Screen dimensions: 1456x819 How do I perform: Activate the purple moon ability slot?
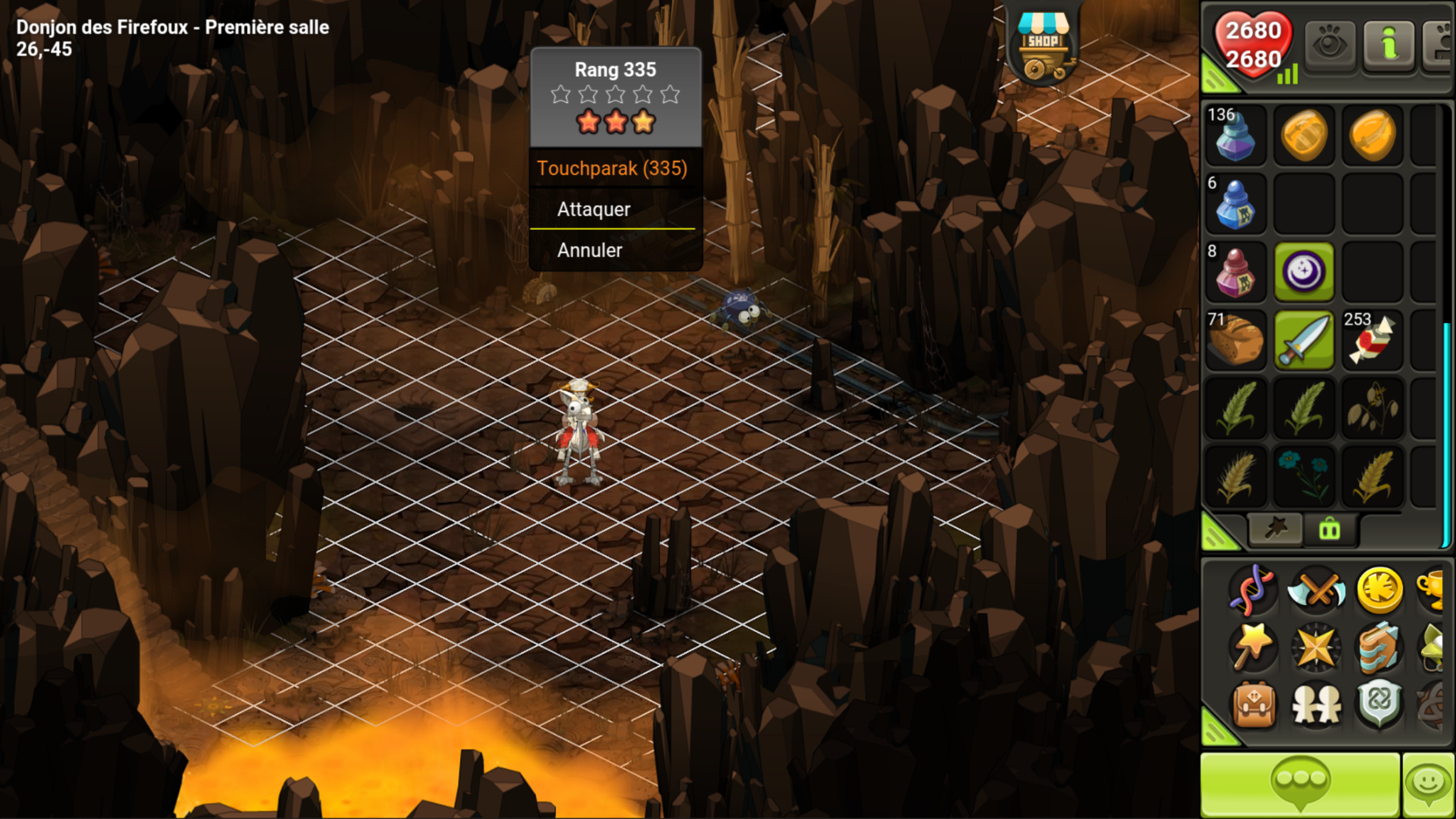click(x=1304, y=272)
